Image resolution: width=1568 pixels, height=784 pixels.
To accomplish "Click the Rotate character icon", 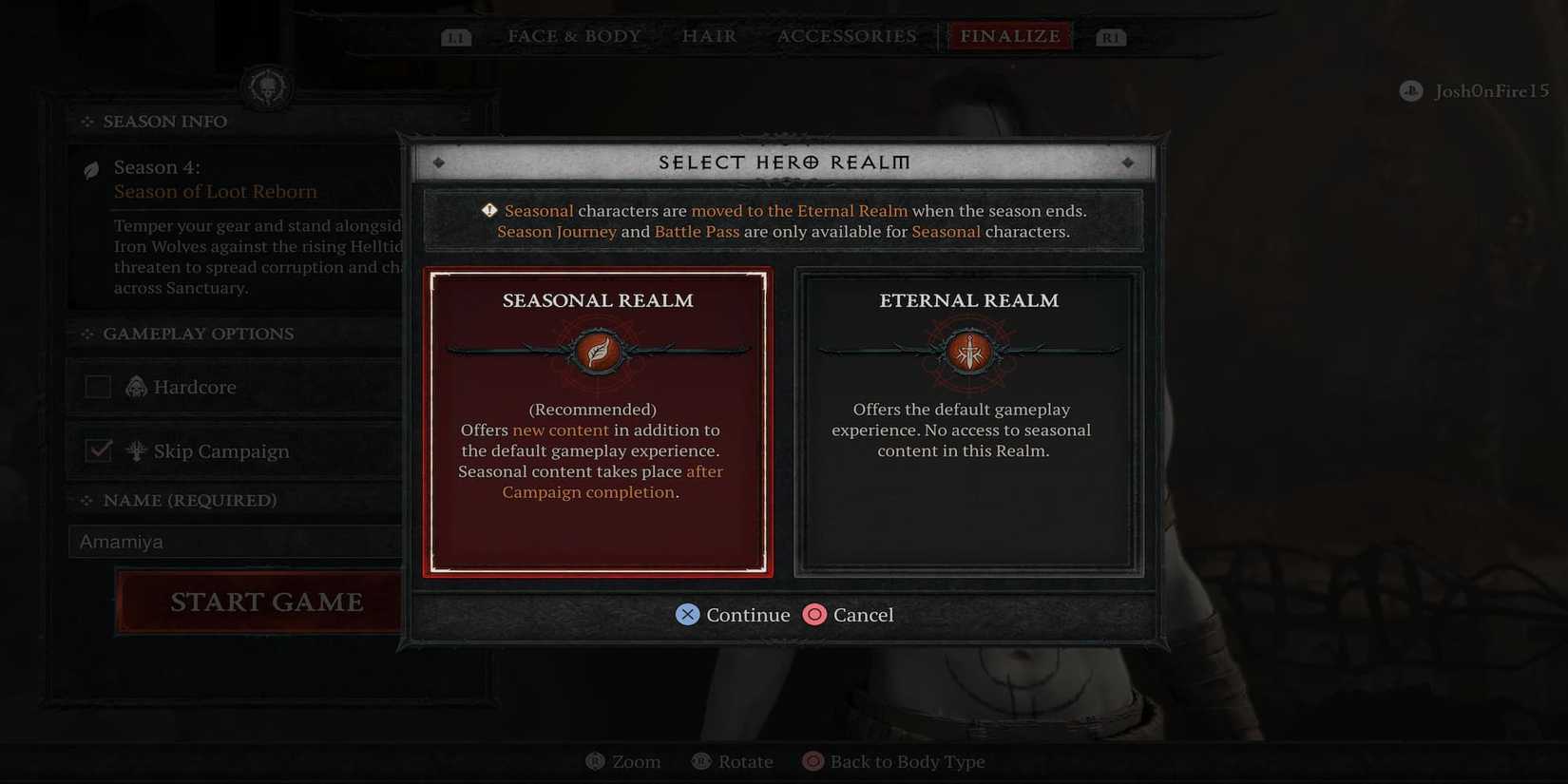I will (x=700, y=760).
